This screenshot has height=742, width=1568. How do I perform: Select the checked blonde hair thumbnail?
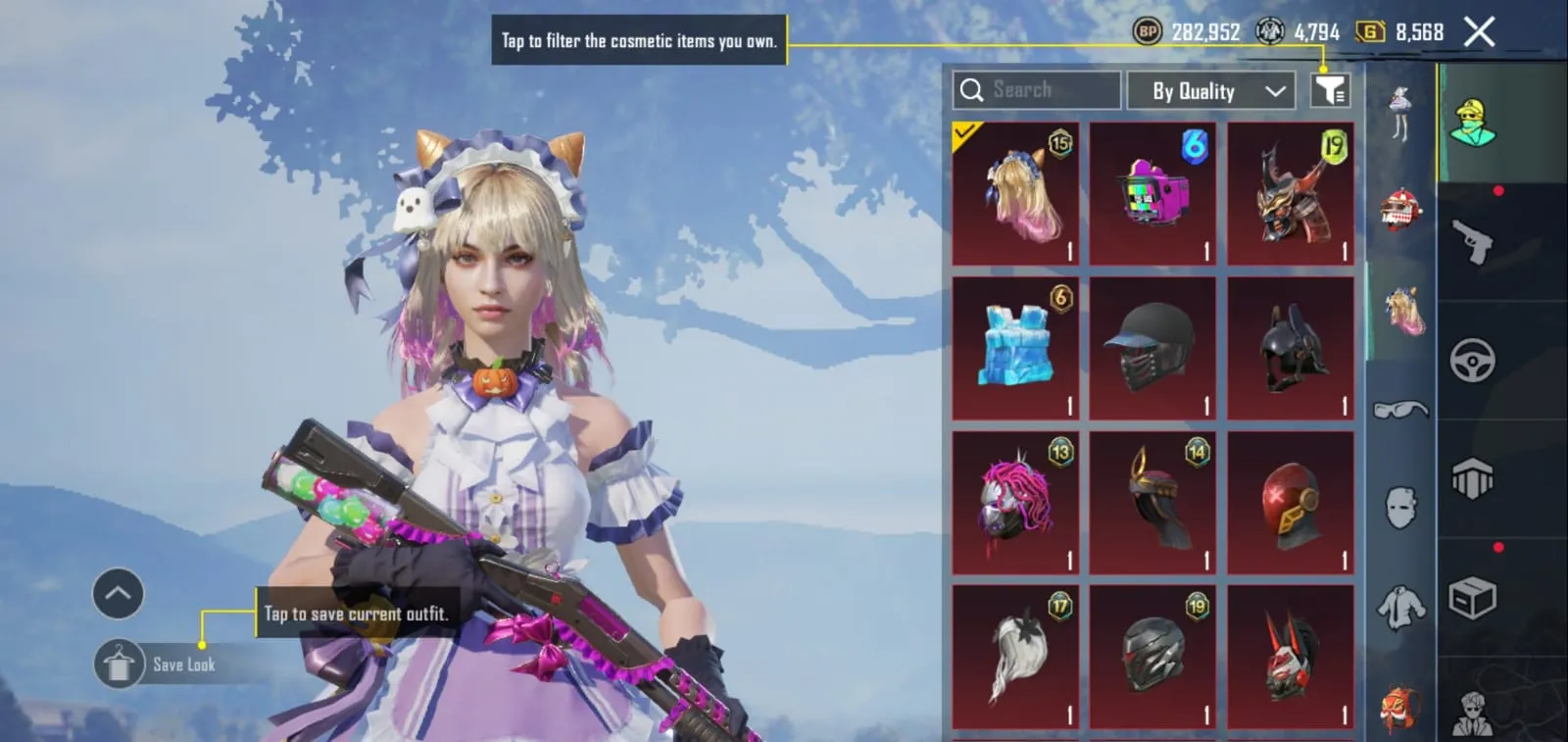click(x=1015, y=192)
